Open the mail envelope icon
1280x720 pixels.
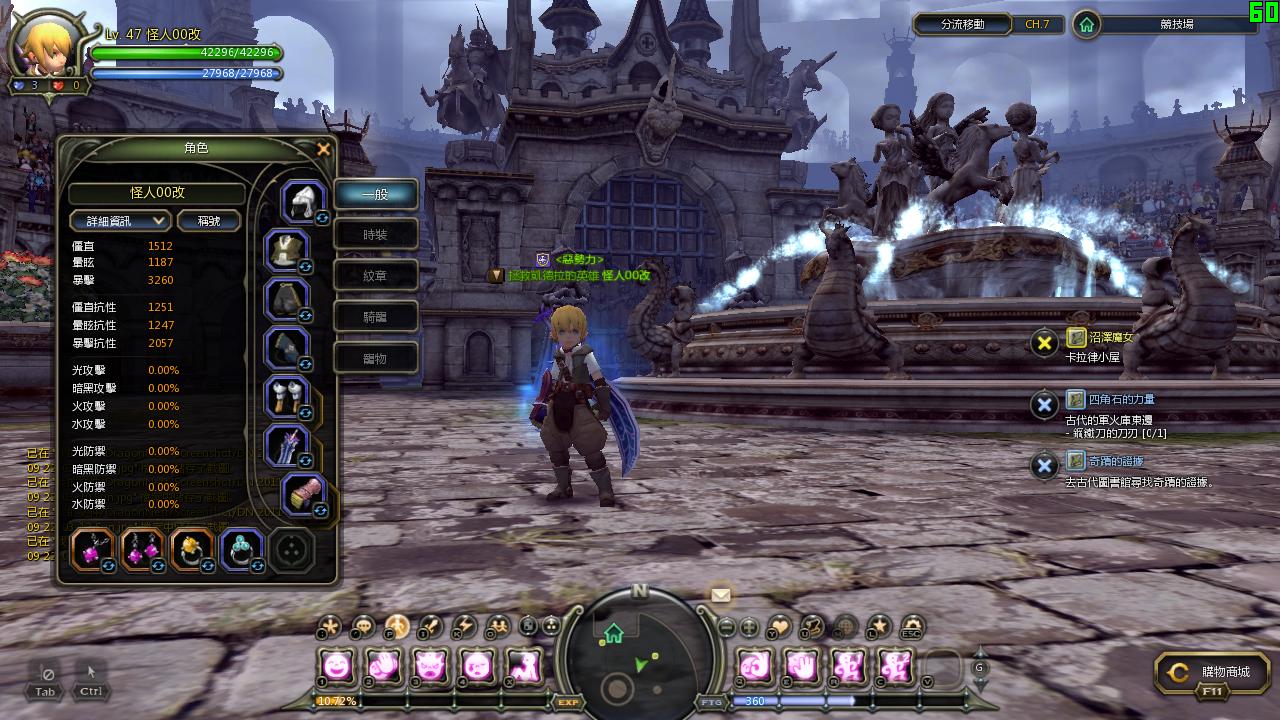(x=720, y=595)
